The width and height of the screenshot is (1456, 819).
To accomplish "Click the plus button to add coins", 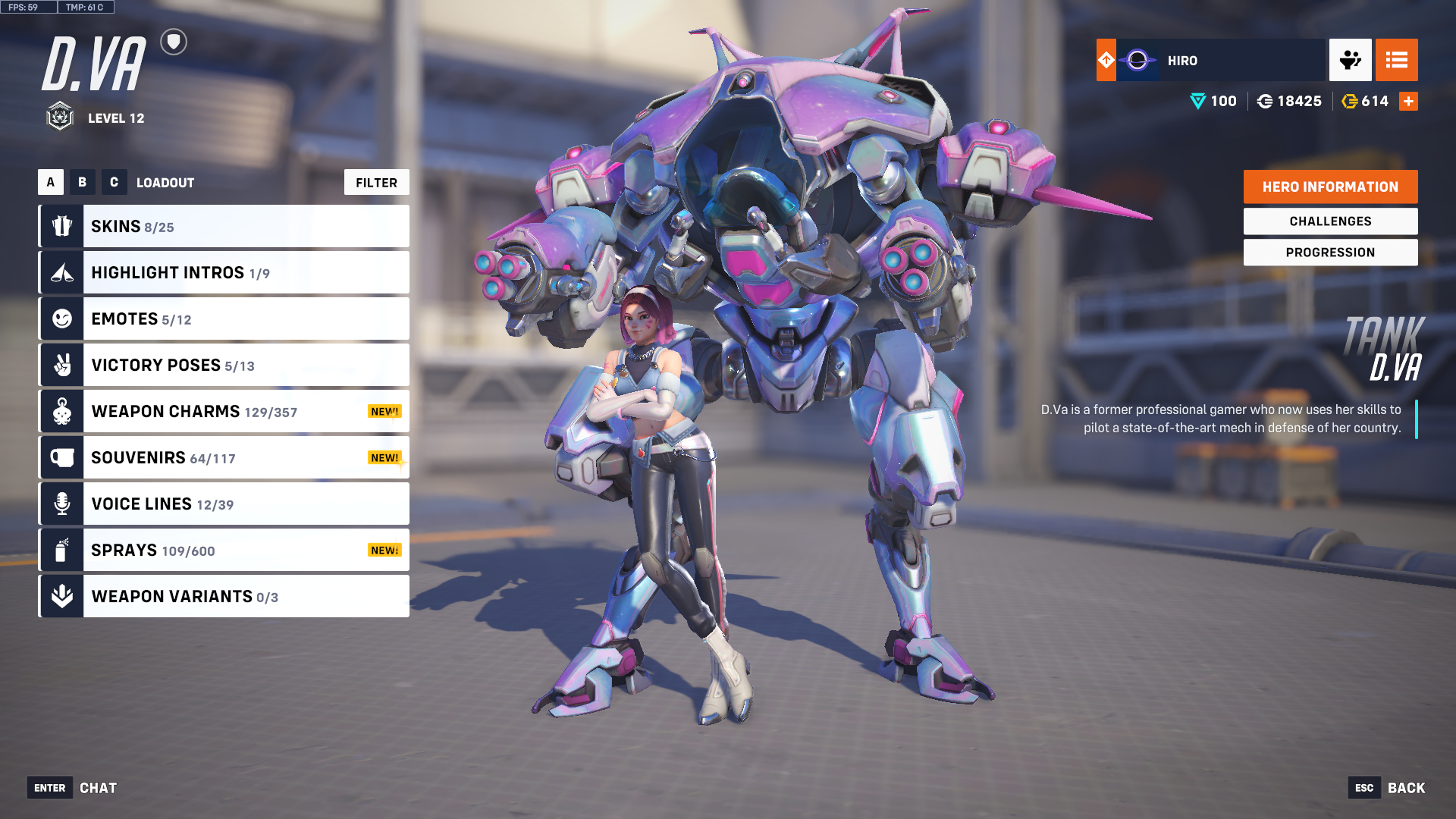I will 1408,102.
